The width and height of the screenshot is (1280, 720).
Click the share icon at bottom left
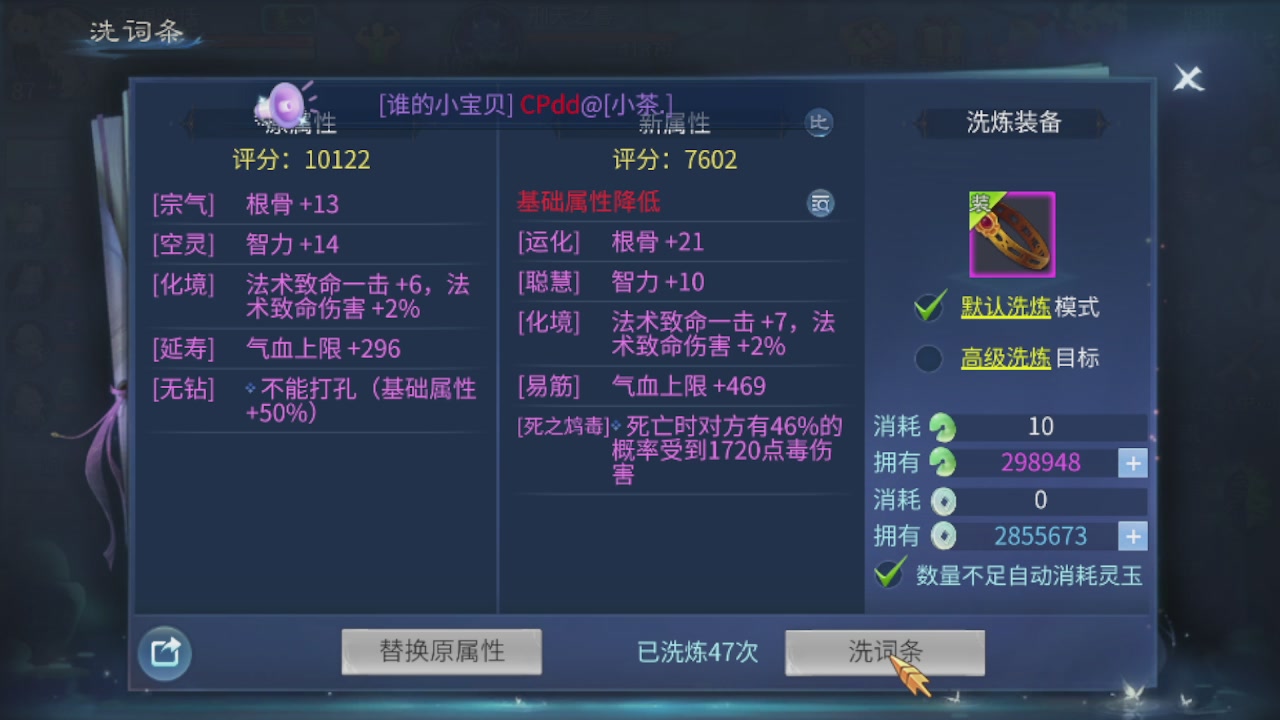pos(163,651)
